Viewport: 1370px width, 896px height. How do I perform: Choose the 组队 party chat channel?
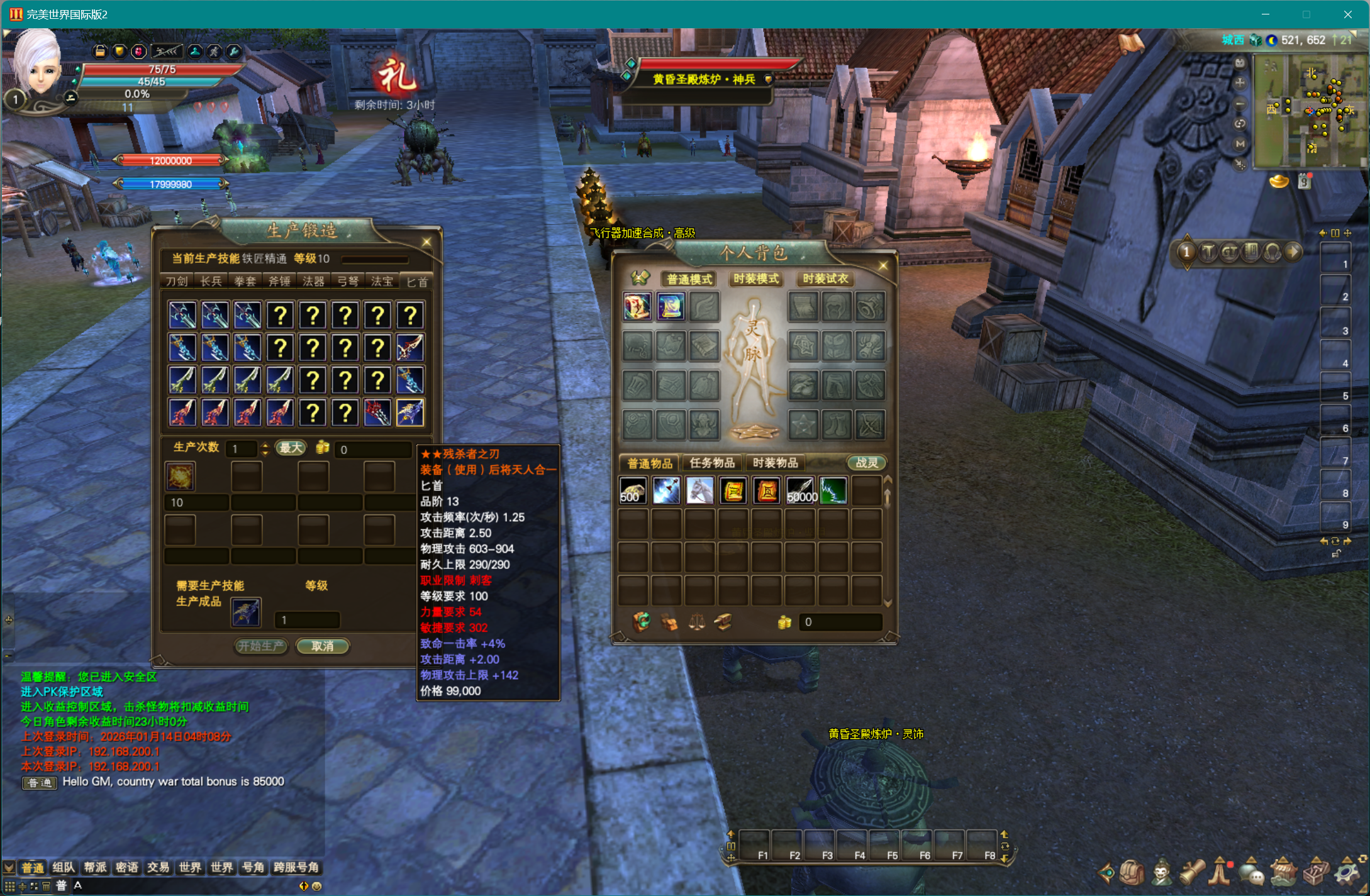click(64, 868)
